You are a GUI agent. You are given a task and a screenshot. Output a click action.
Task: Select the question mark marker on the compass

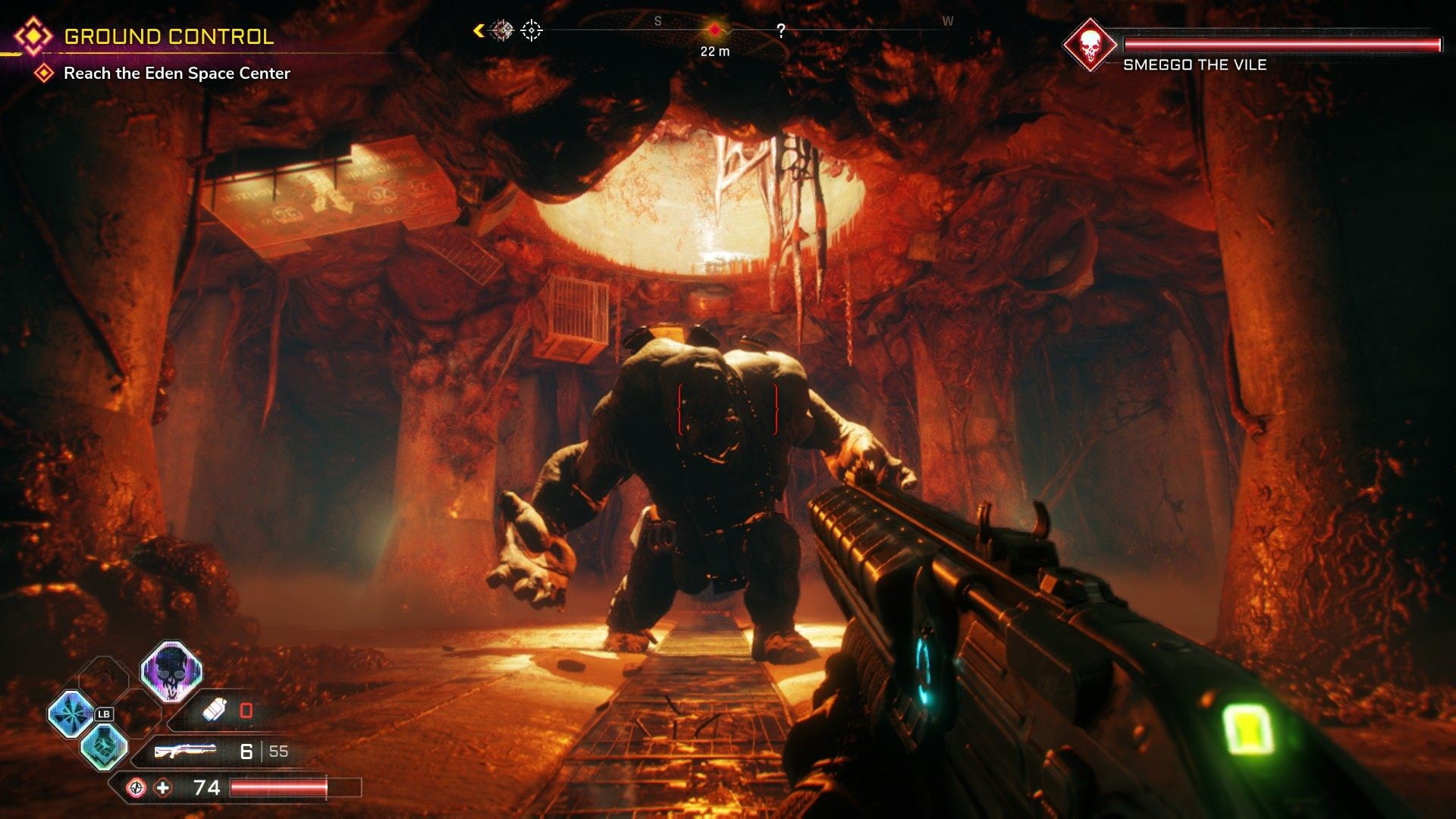pyautogui.click(x=780, y=30)
